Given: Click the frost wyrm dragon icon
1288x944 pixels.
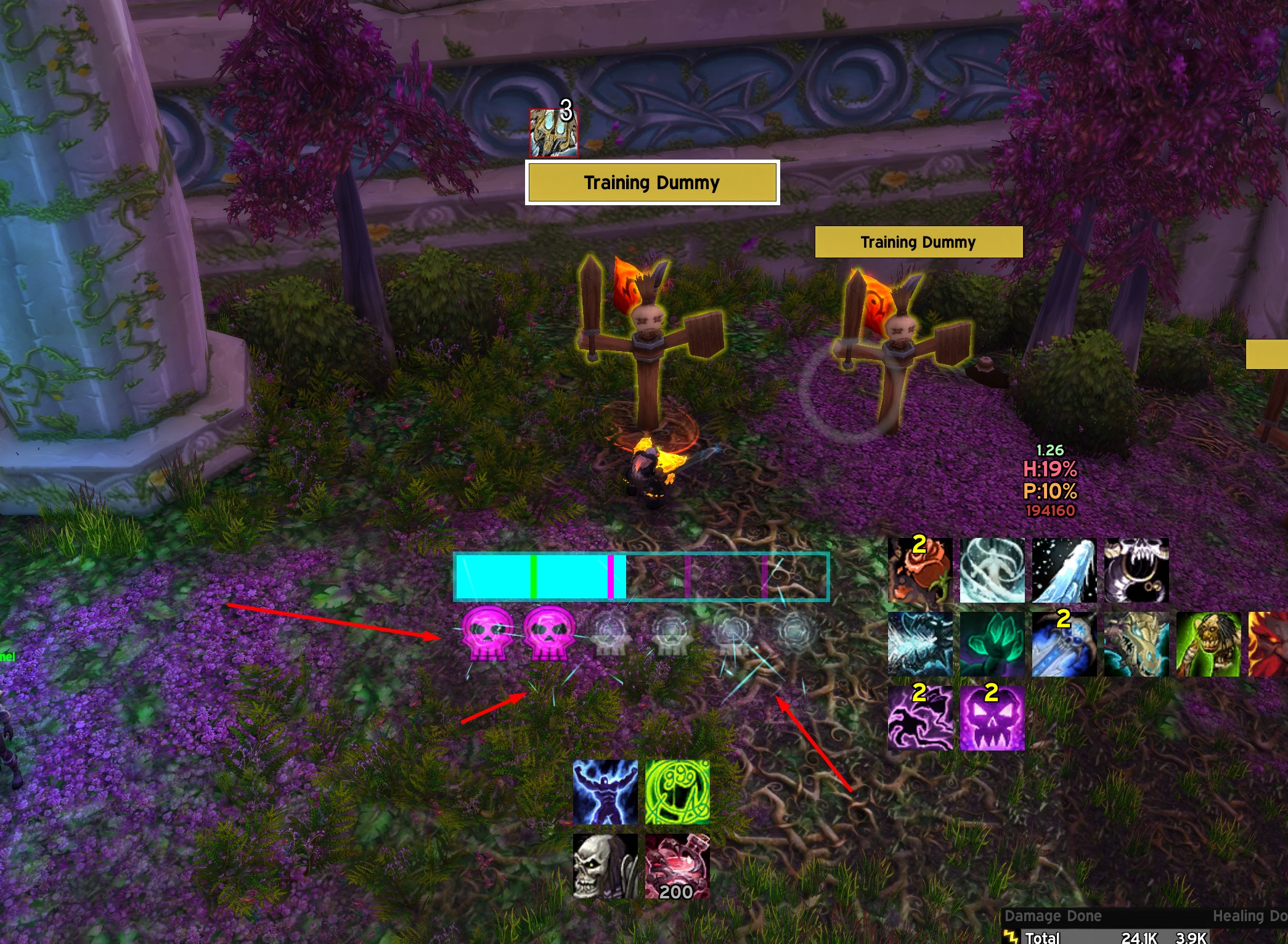Looking at the screenshot, I should (x=1136, y=644).
